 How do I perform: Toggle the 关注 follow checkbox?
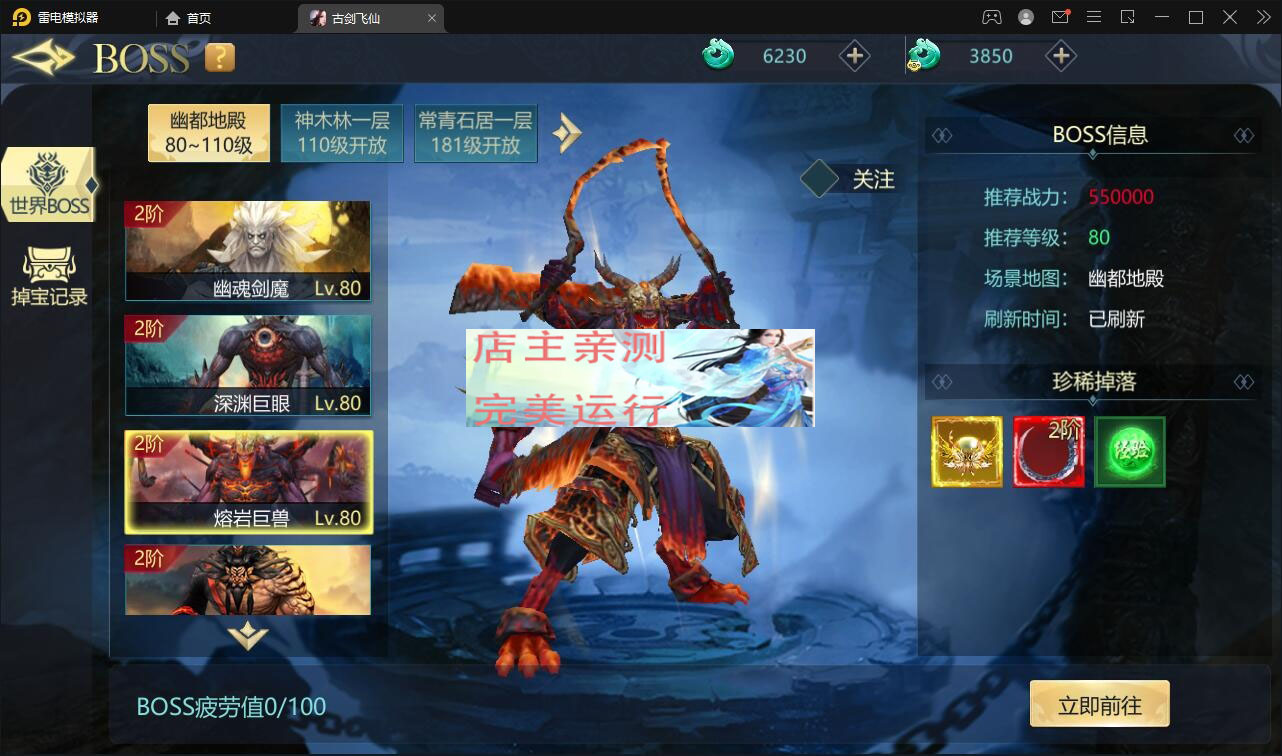click(819, 180)
